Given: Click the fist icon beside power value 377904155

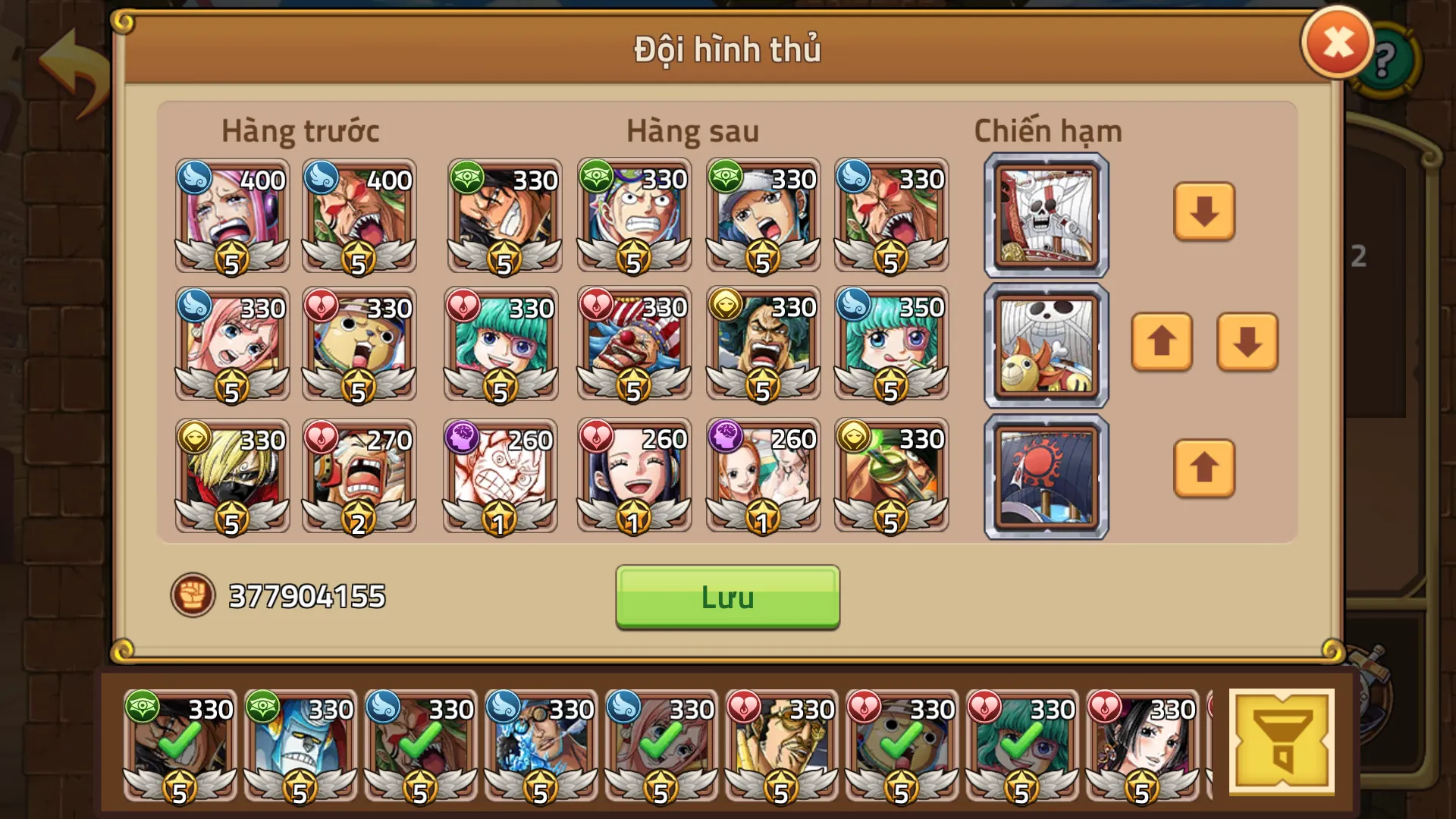Looking at the screenshot, I should tap(195, 596).
